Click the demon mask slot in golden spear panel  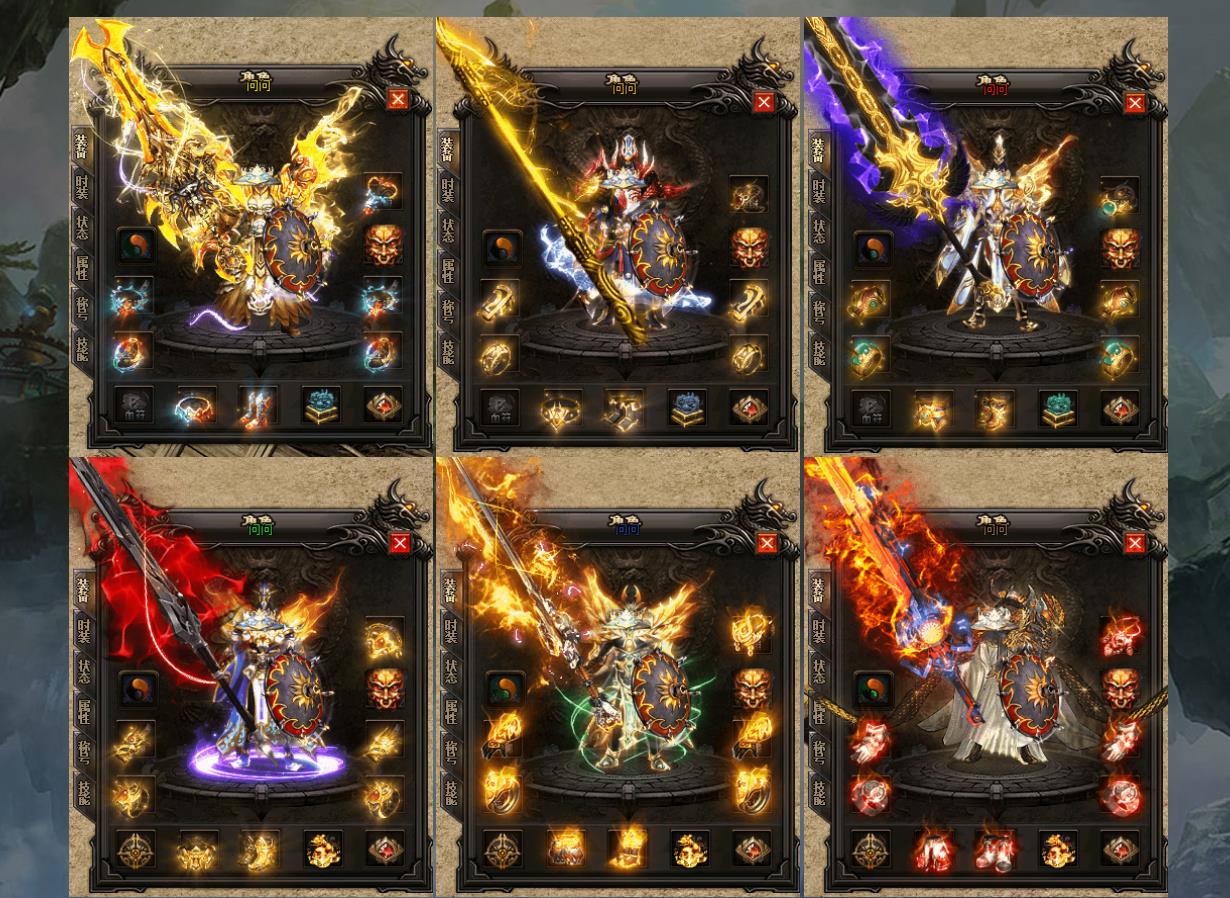click(749, 247)
